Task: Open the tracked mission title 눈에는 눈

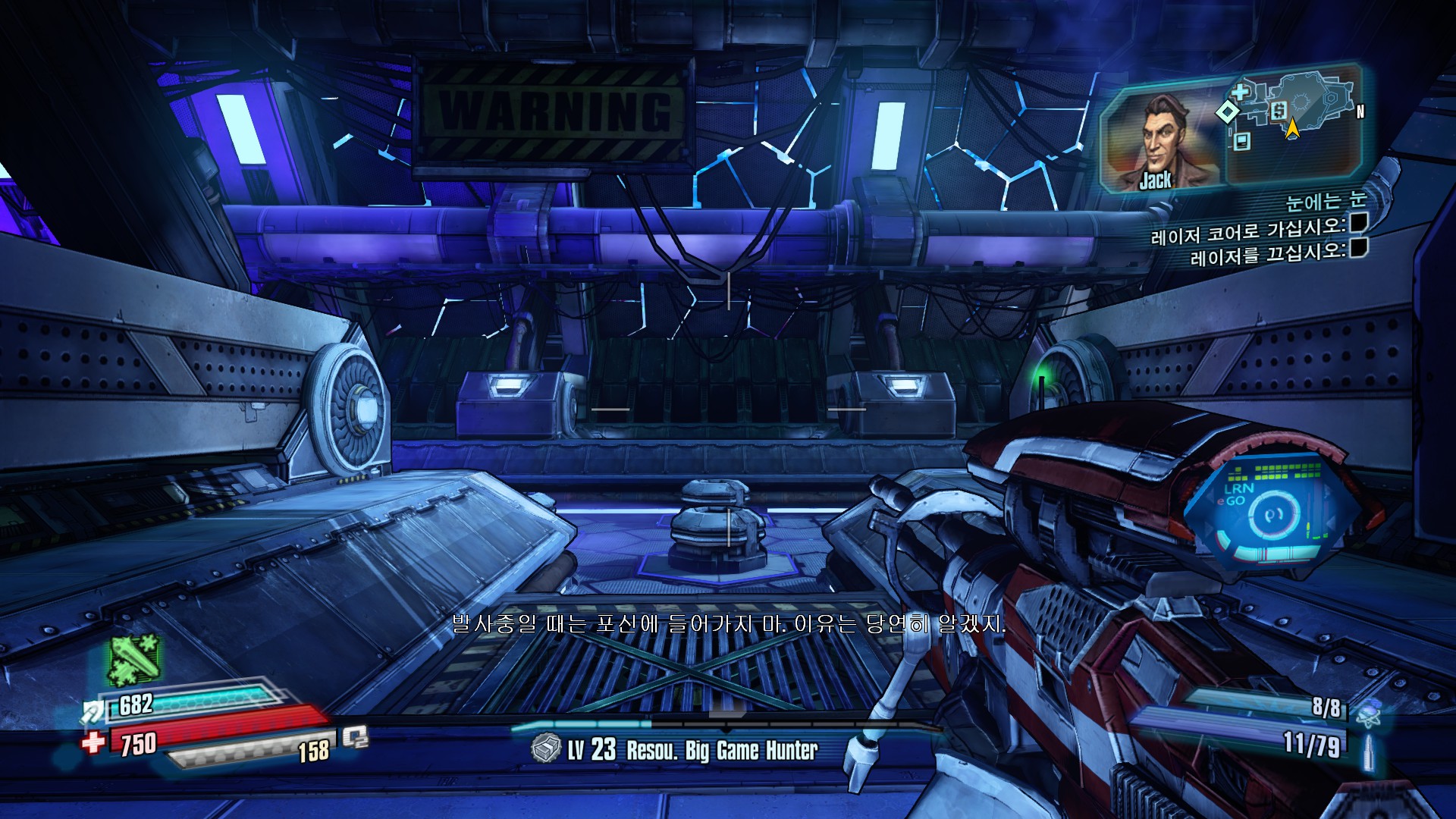Action: (1326, 201)
